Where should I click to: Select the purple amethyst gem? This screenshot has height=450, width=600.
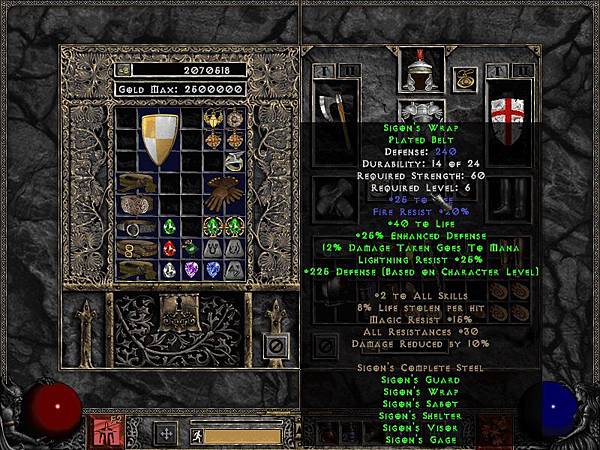pyautogui.click(x=191, y=270)
